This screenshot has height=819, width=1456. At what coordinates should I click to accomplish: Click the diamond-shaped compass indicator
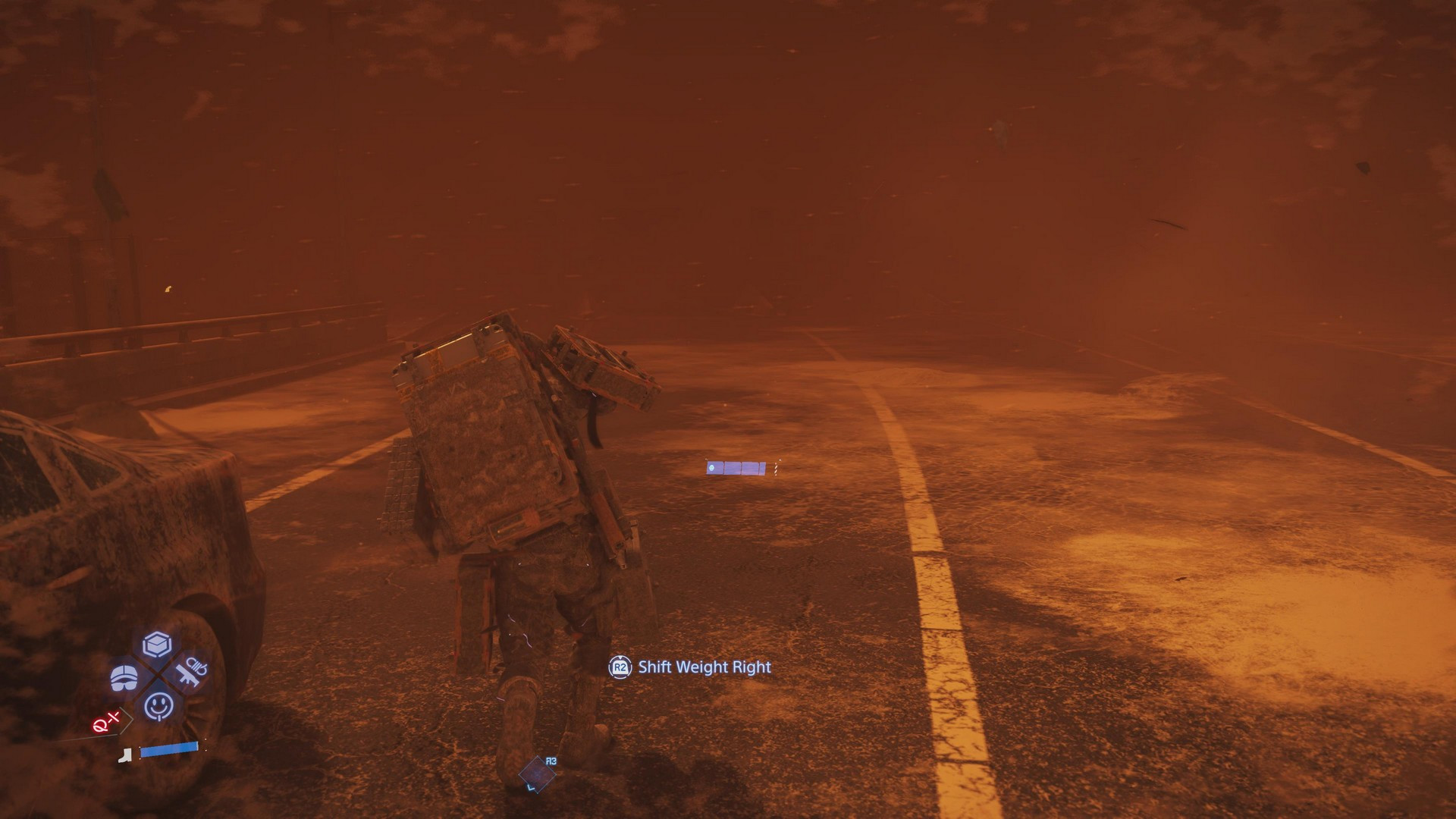point(537,773)
